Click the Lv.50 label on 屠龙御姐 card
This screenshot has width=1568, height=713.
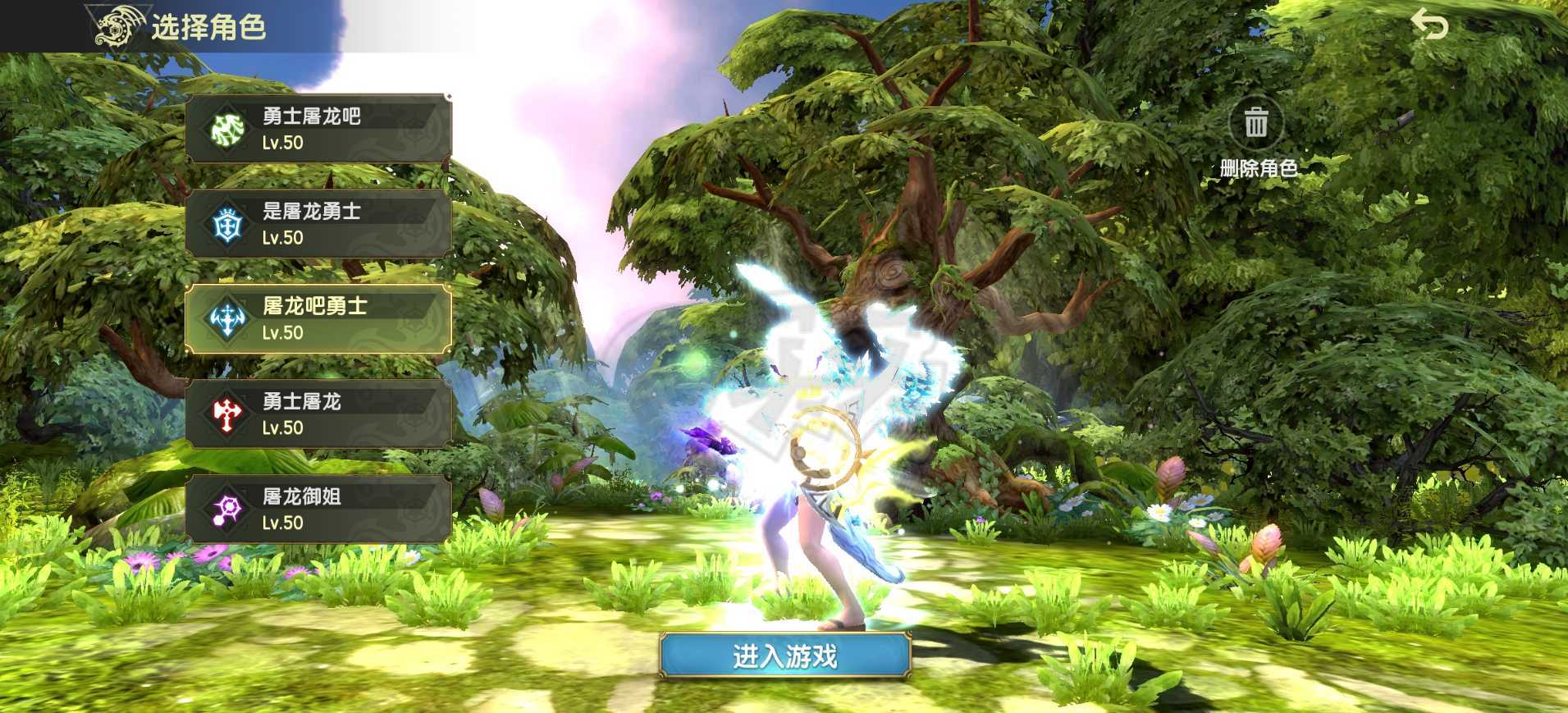click(x=283, y=523)
